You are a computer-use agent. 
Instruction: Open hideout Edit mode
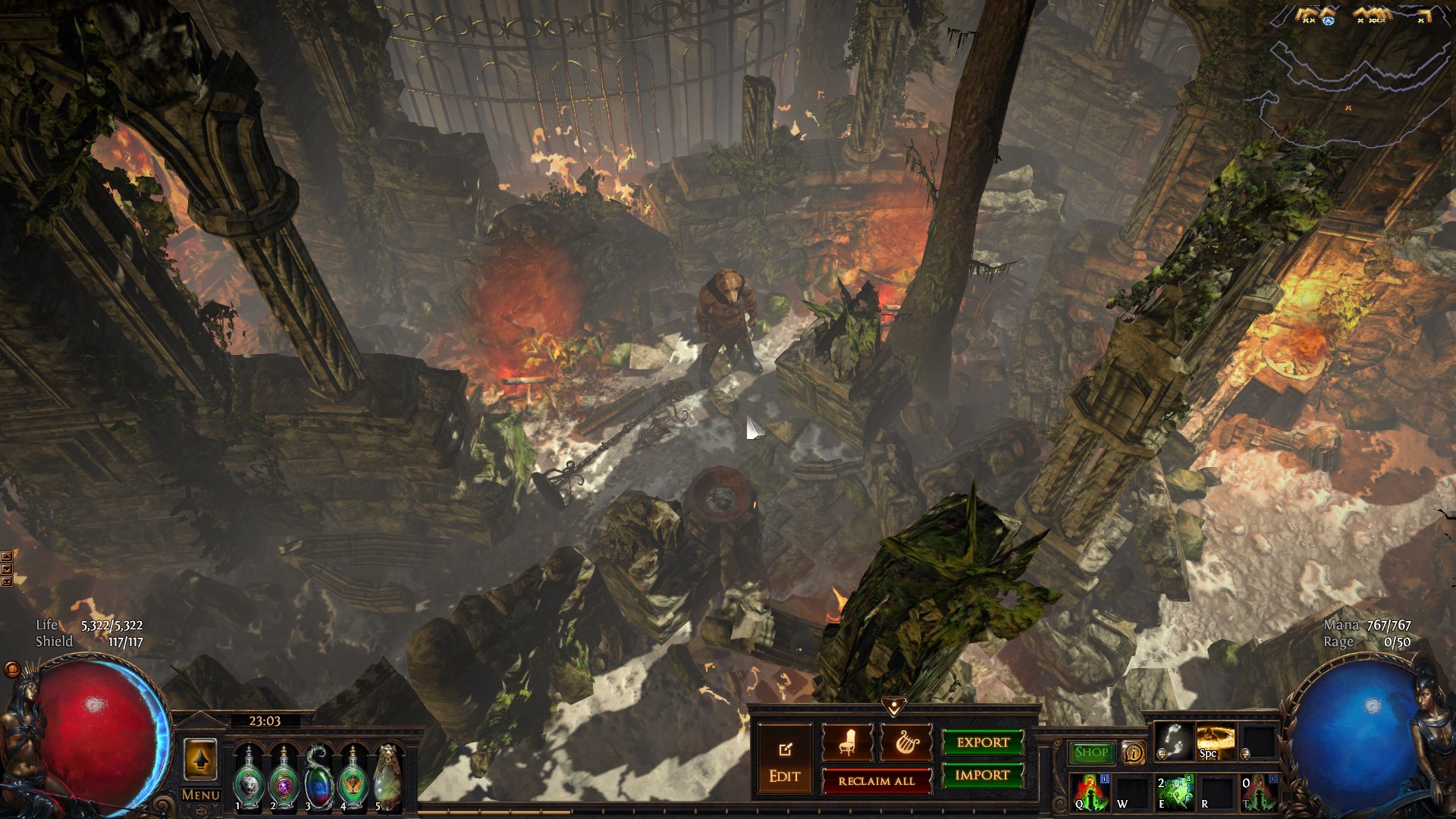click(x=784, y=761)
